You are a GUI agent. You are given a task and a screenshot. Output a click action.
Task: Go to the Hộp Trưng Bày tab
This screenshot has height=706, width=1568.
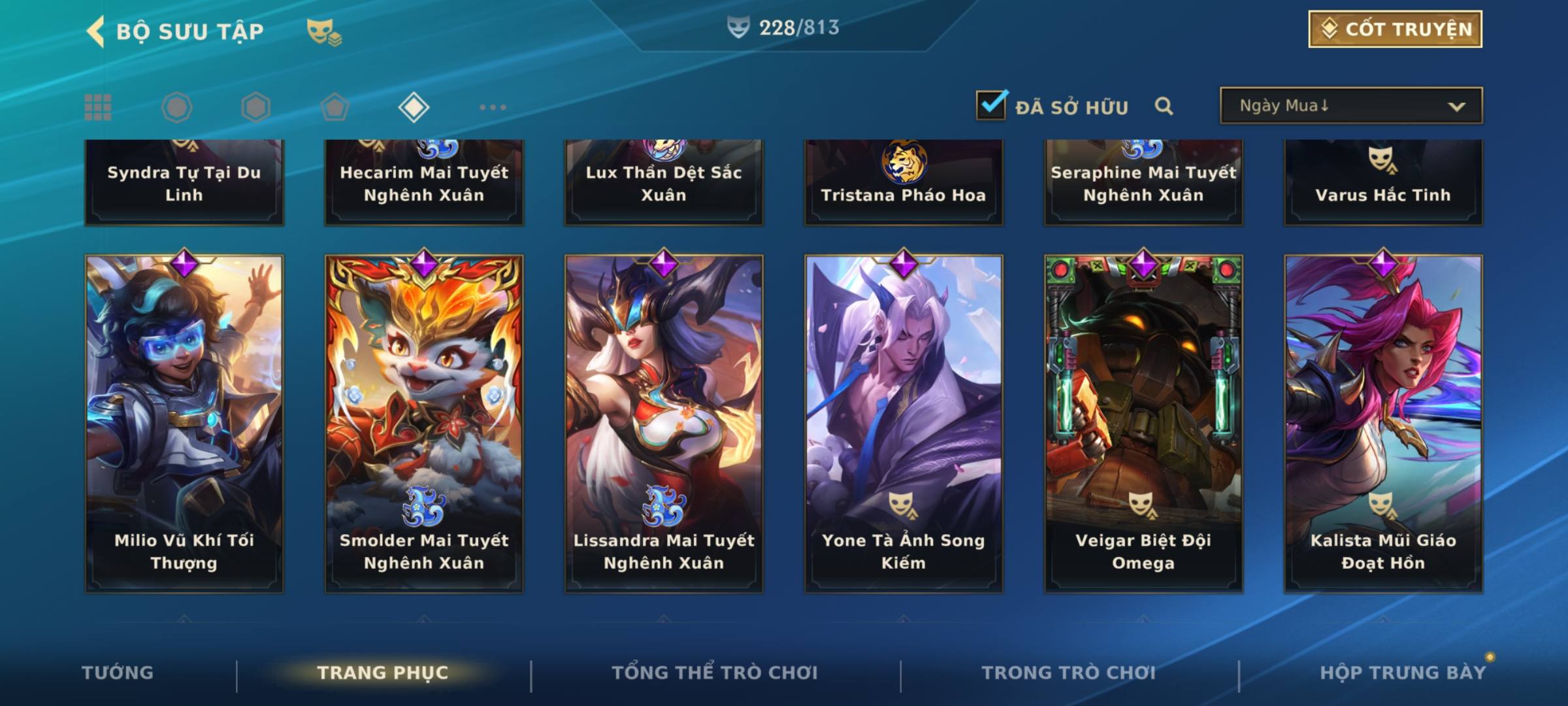pos(1402,673)
